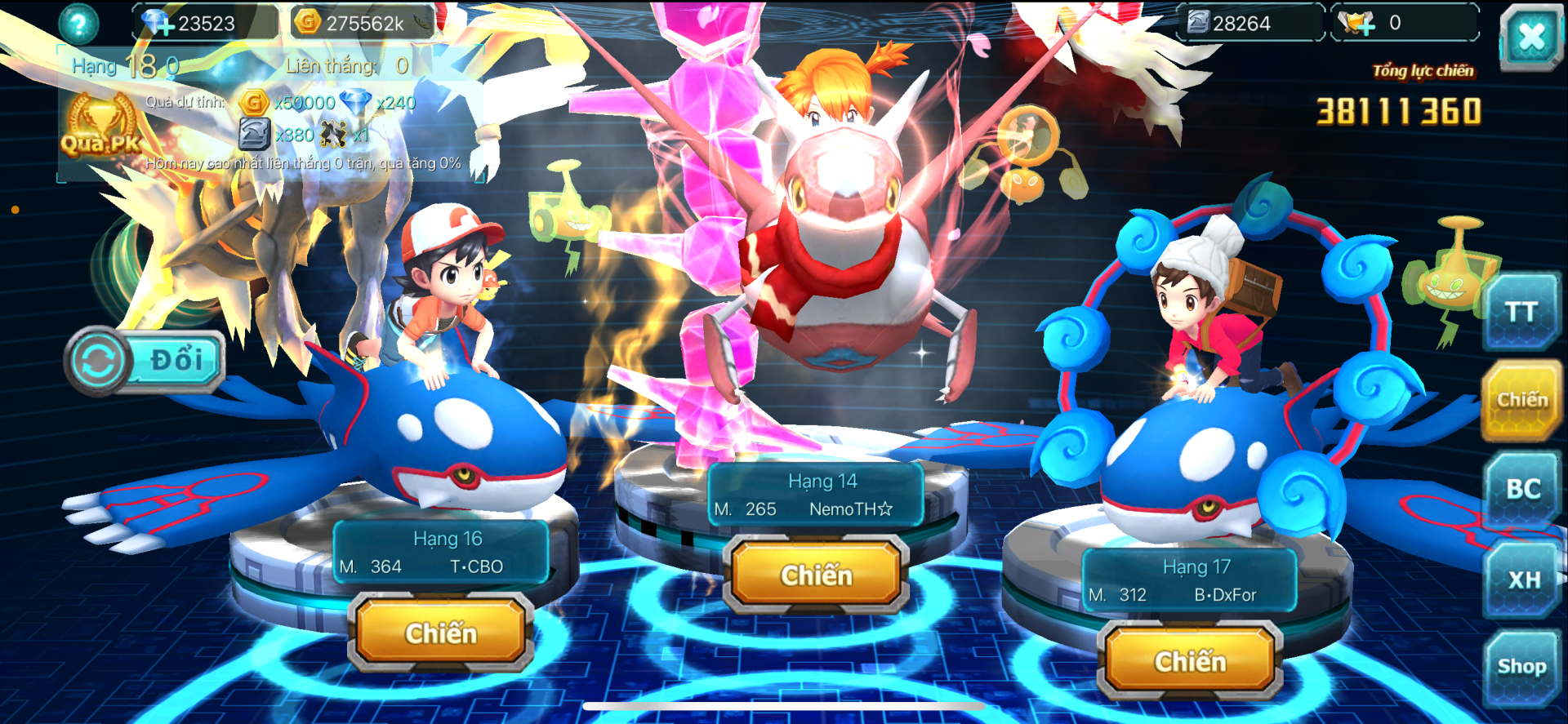1568x724 pixels.
Task: Refresh opponents with the Đổi button
Action: [x=146, y=360]
